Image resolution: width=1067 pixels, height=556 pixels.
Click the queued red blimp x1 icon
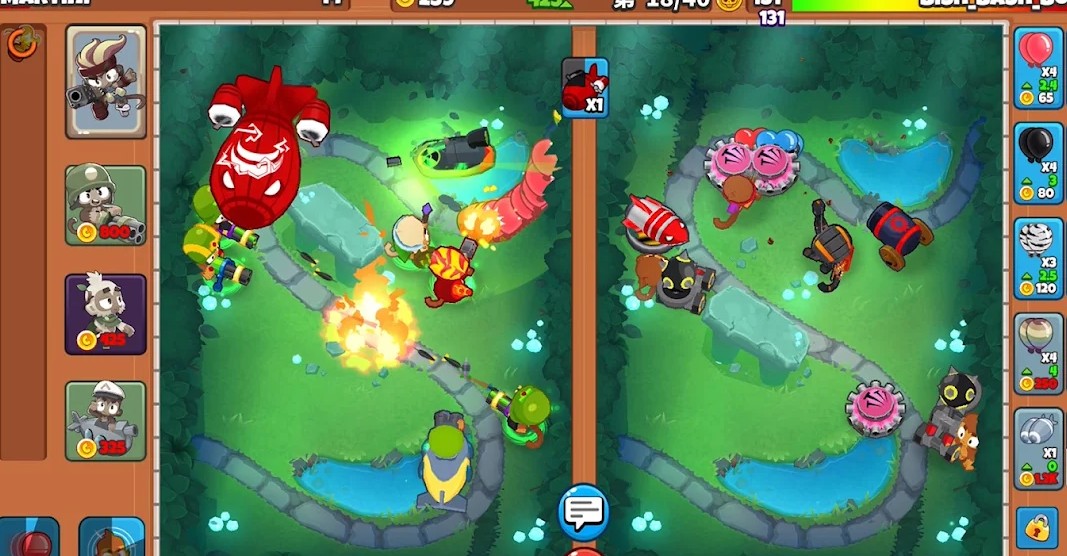coord(585,88)
